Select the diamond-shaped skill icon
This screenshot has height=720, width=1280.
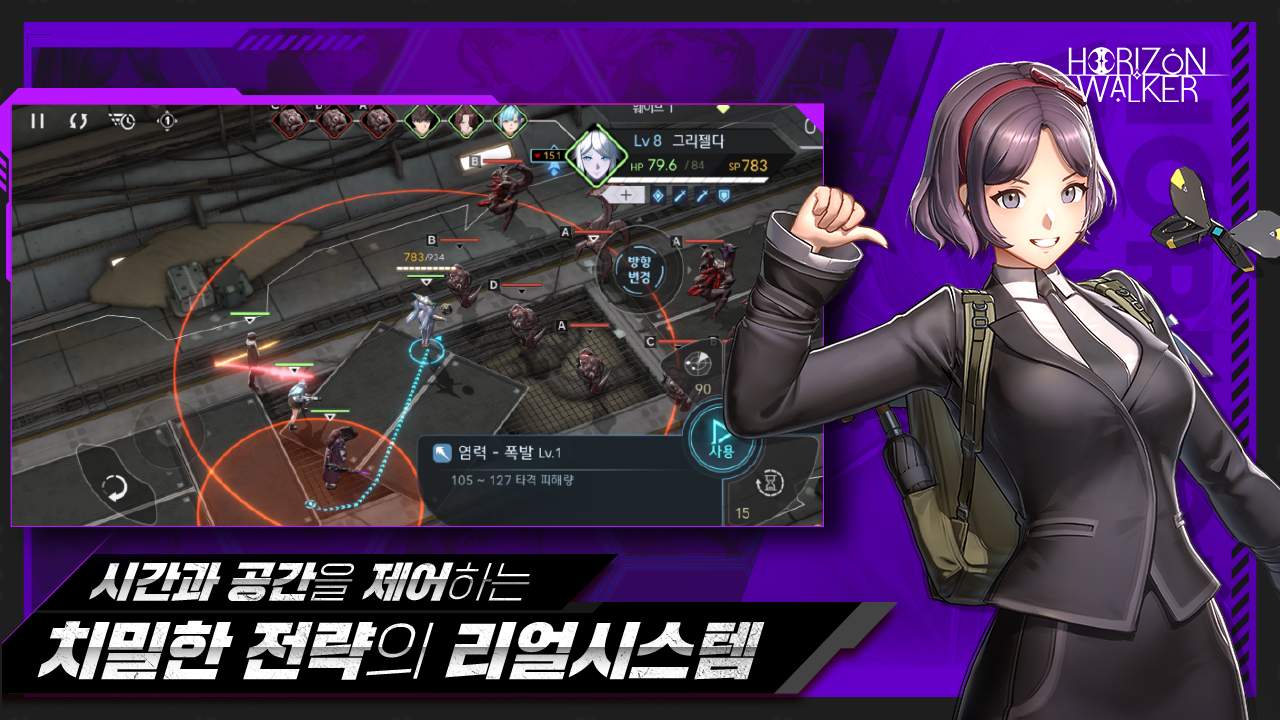click(x=658, y=196)
